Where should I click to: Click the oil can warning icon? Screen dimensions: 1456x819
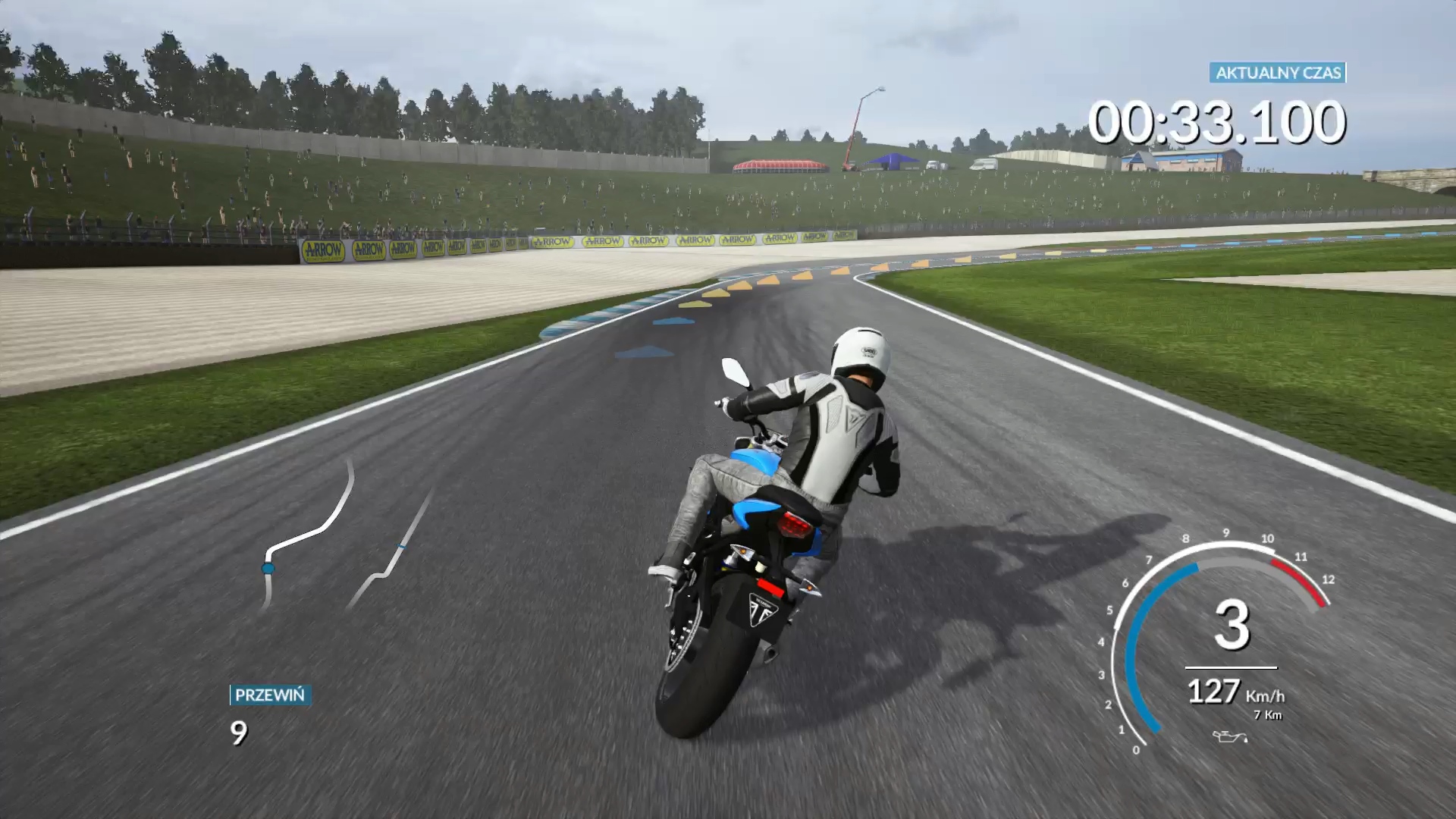coord(1228,736)
